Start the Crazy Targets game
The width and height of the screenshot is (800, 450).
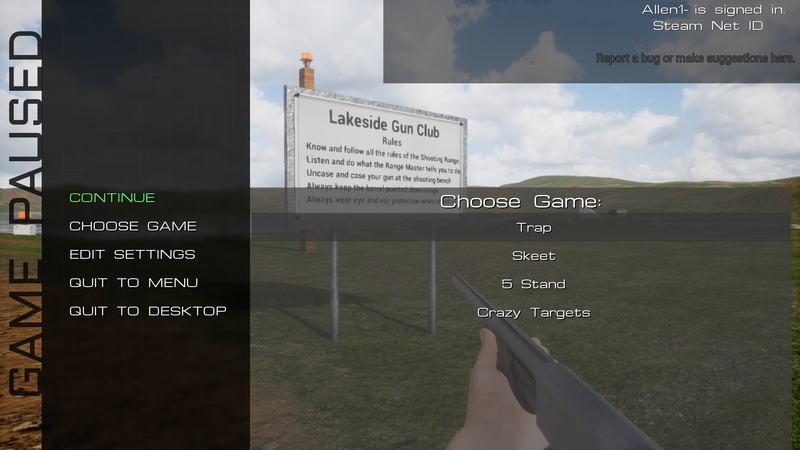(x=533, y=312)
